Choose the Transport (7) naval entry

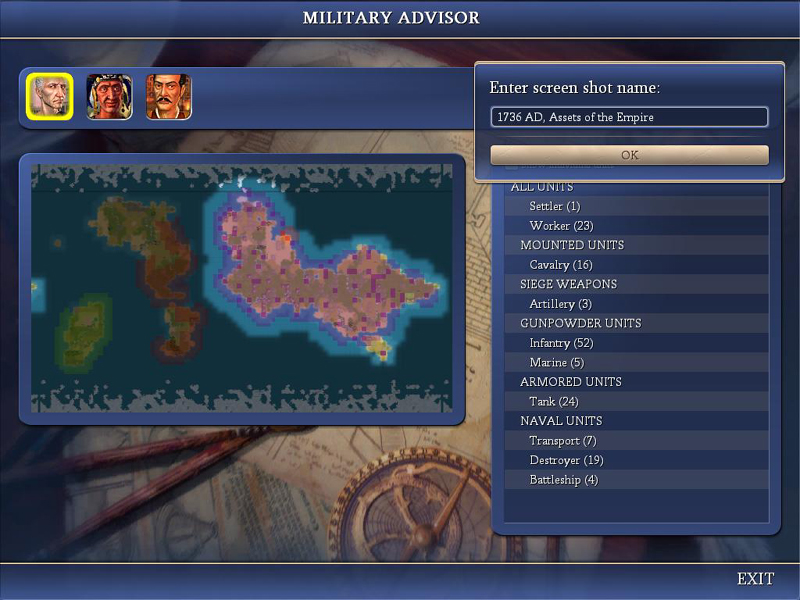point(563,440)
